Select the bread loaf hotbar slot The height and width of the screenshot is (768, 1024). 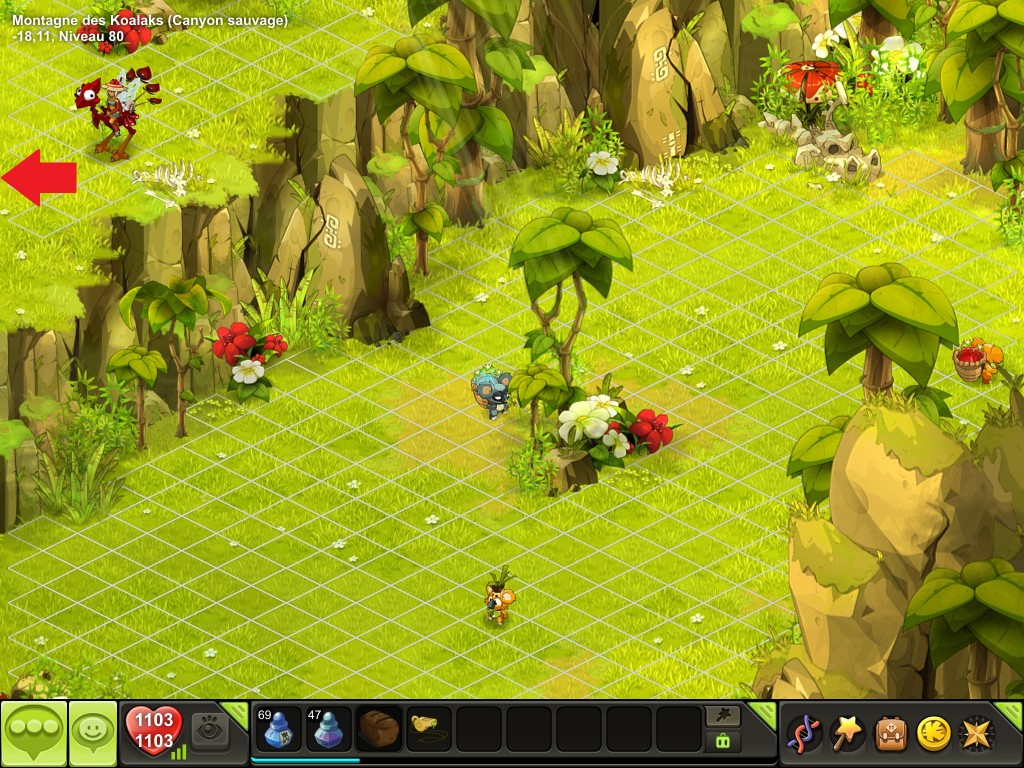point(379,729)
